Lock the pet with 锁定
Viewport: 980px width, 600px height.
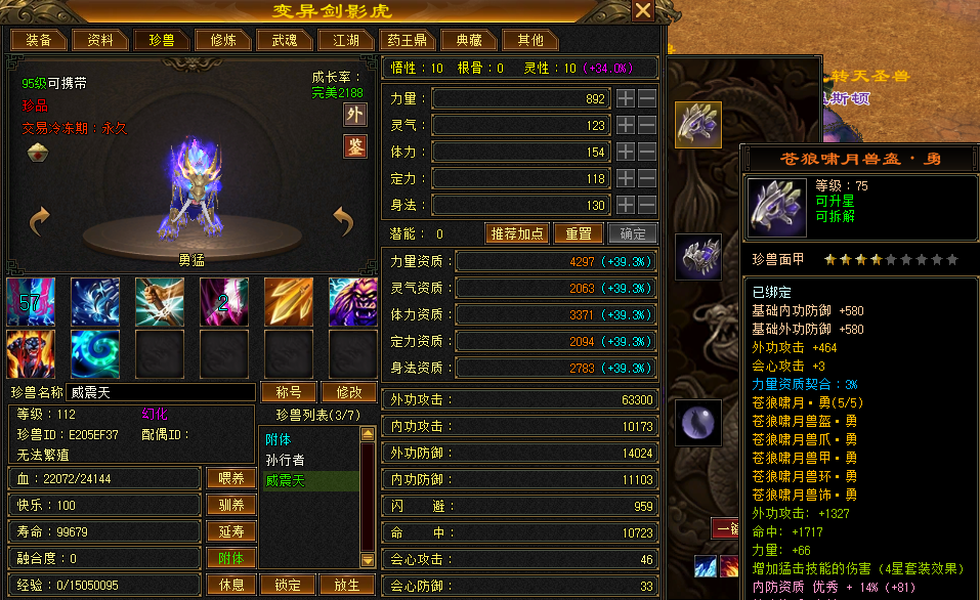288,584
